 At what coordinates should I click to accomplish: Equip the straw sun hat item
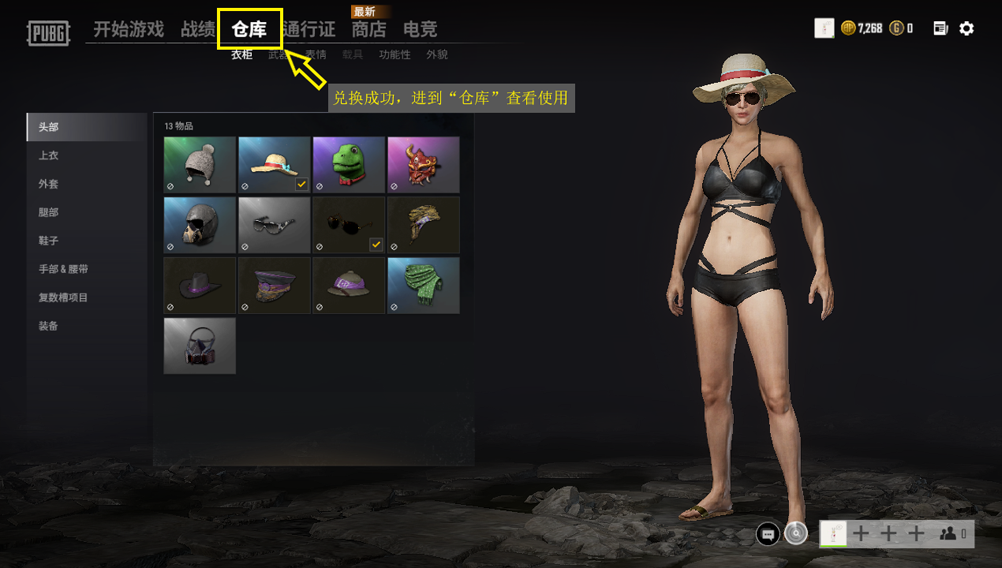[274, 164]
